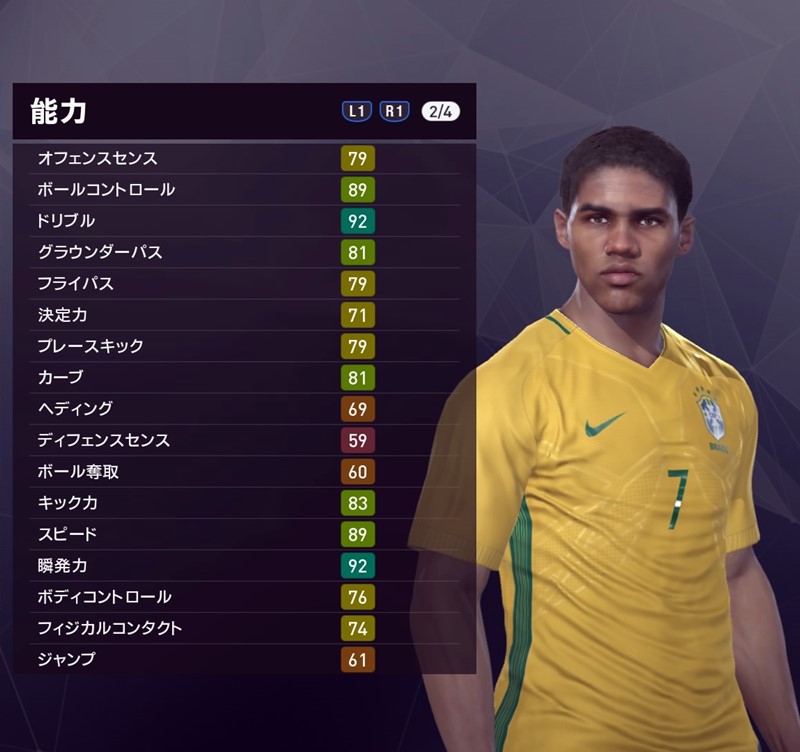Select the グラウンダーパス ability row
The height and width of the screenshot is (752, 800).
coord(240,252)
